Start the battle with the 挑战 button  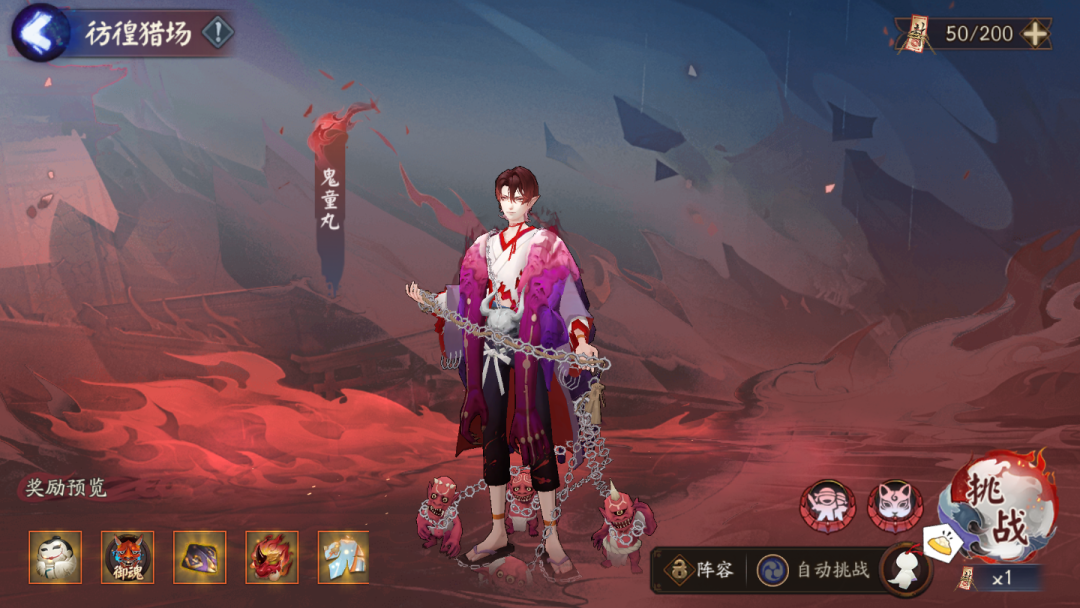pyautogui.click(x=1001, y=510)
